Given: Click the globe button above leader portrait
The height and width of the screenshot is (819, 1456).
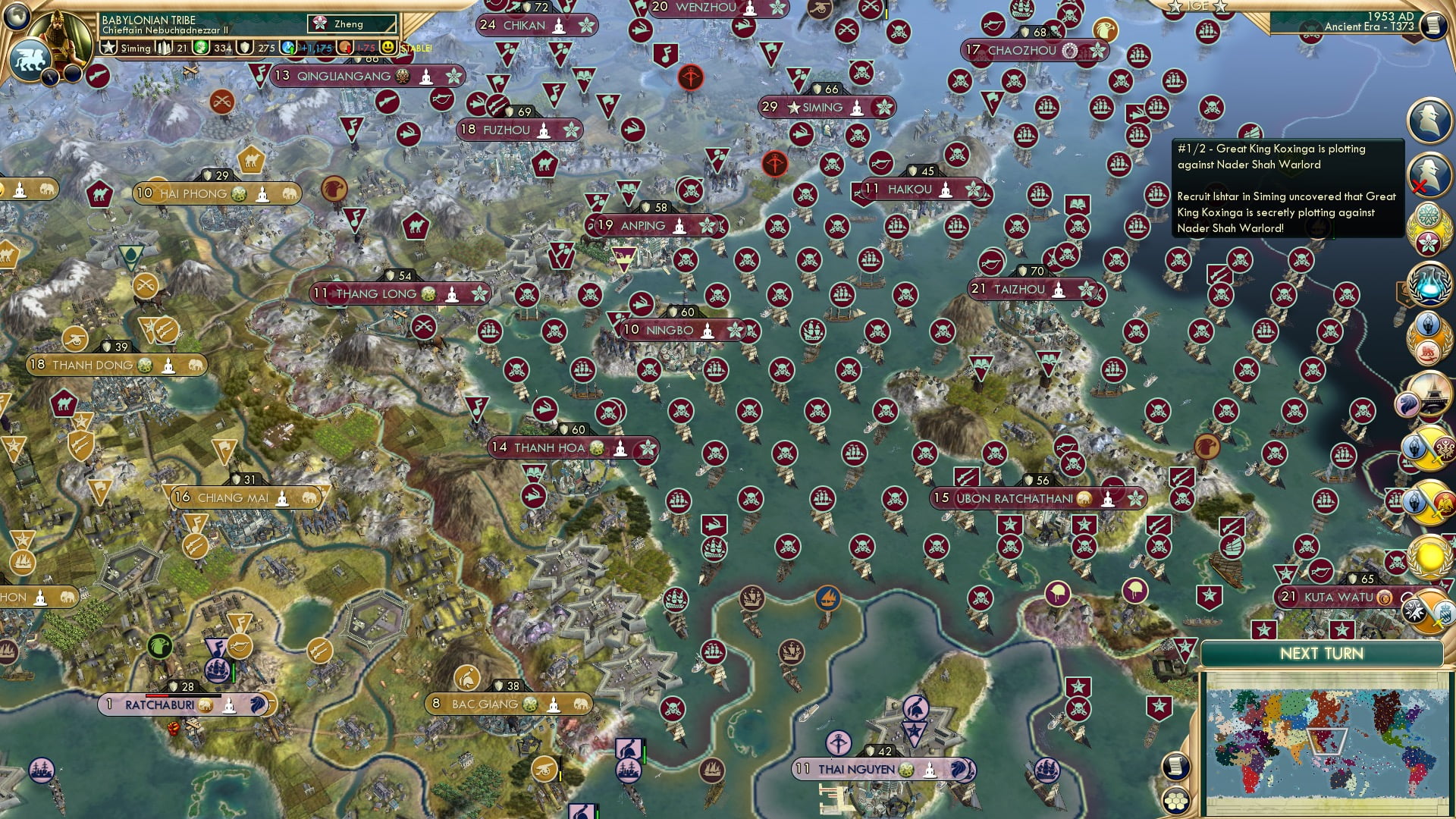Looking at the screenshot, I should click(x=17, y=15).
